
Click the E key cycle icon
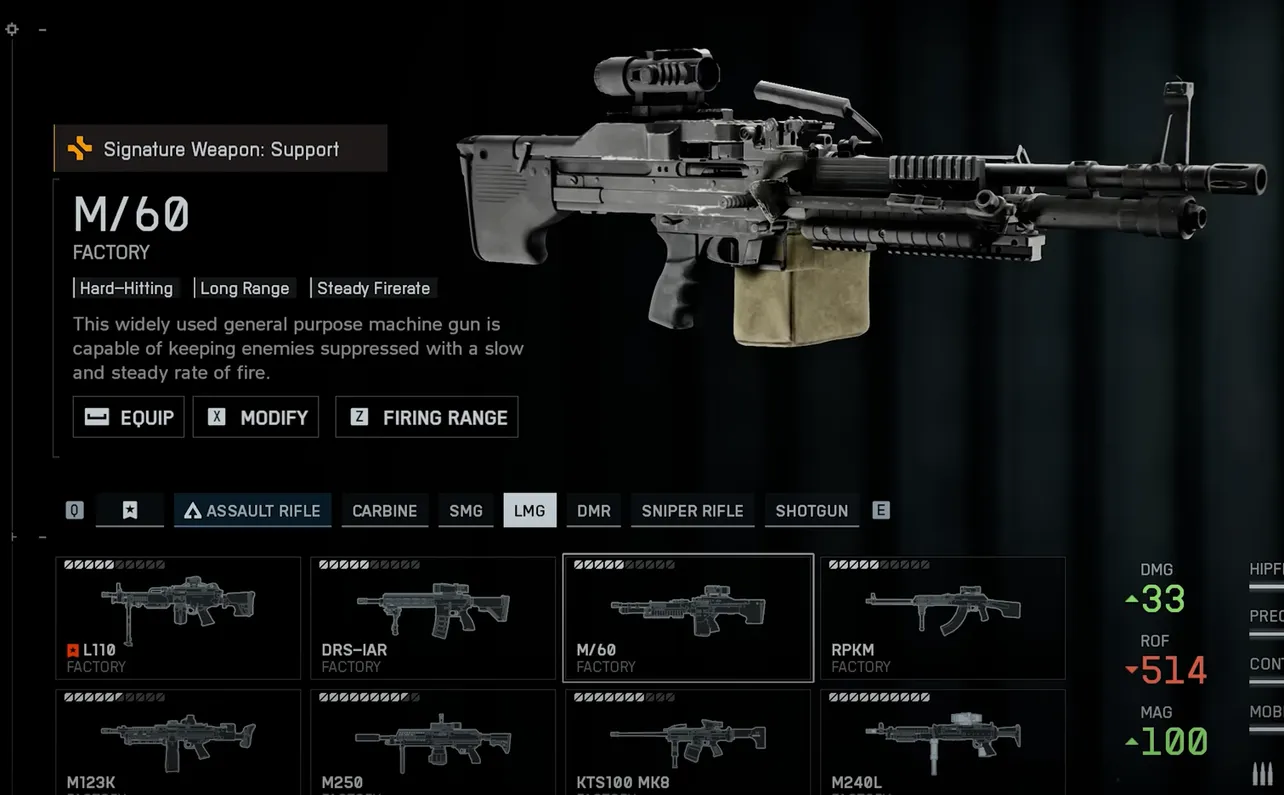click(x=881, y=510)
